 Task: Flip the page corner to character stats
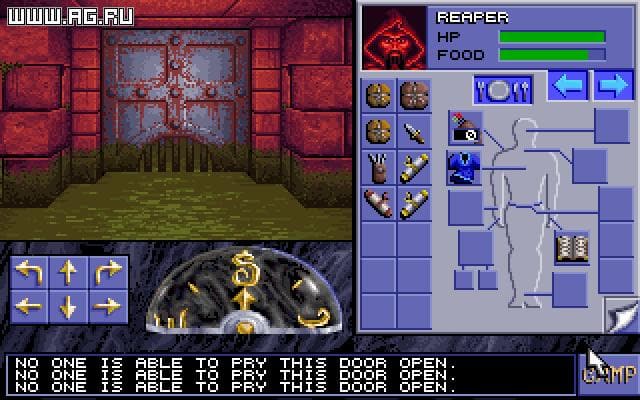pos(619,316)
